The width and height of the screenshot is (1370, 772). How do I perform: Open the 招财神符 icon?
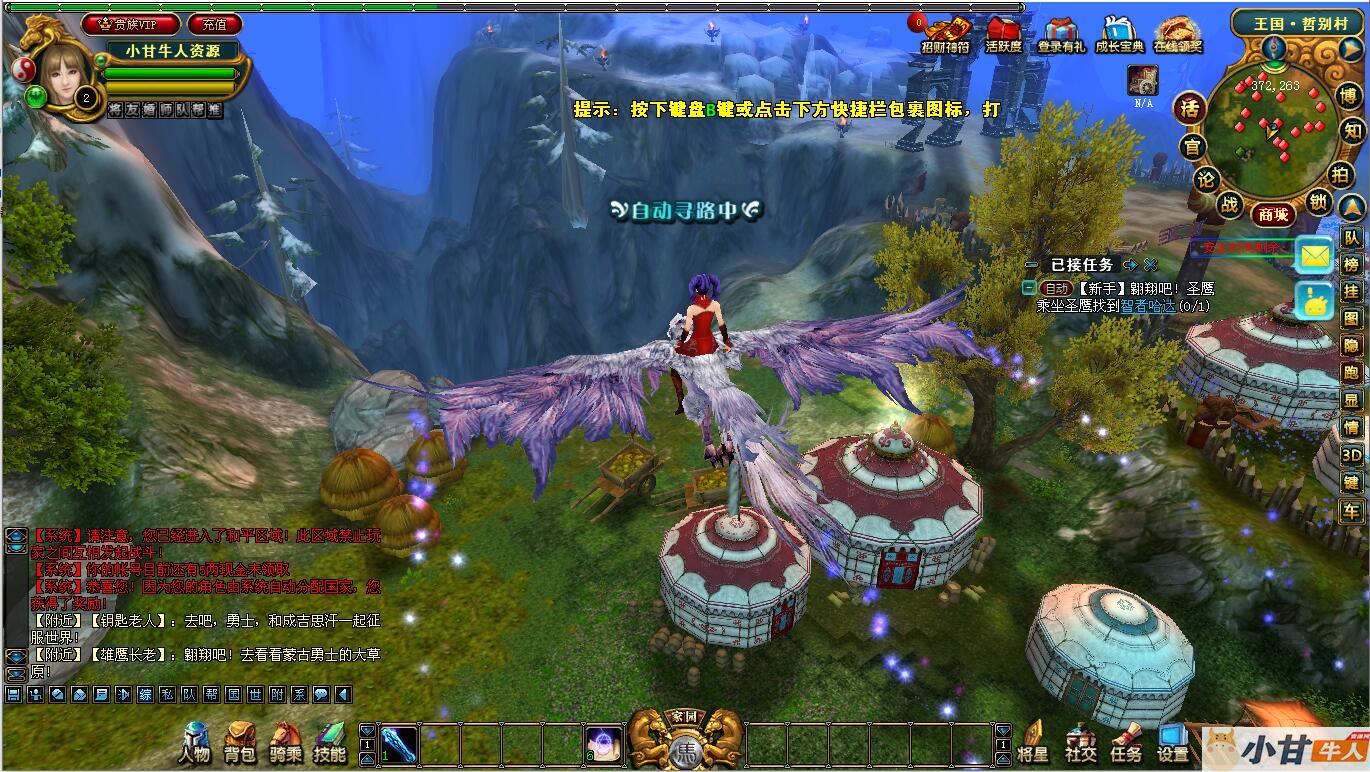click(x=945, y=34)
